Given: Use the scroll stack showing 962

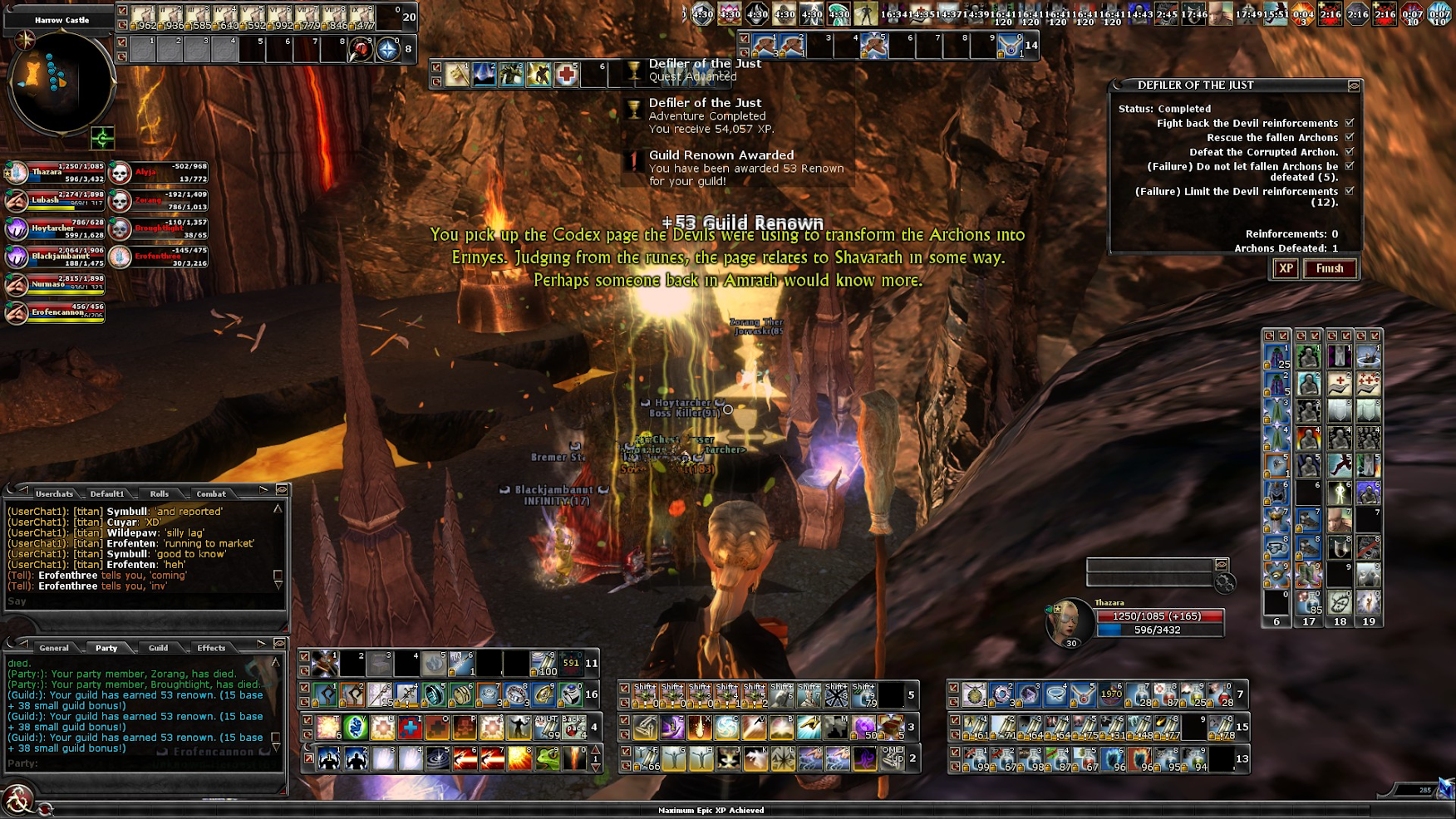Looking at the screenshot, I should pos(145,17).
